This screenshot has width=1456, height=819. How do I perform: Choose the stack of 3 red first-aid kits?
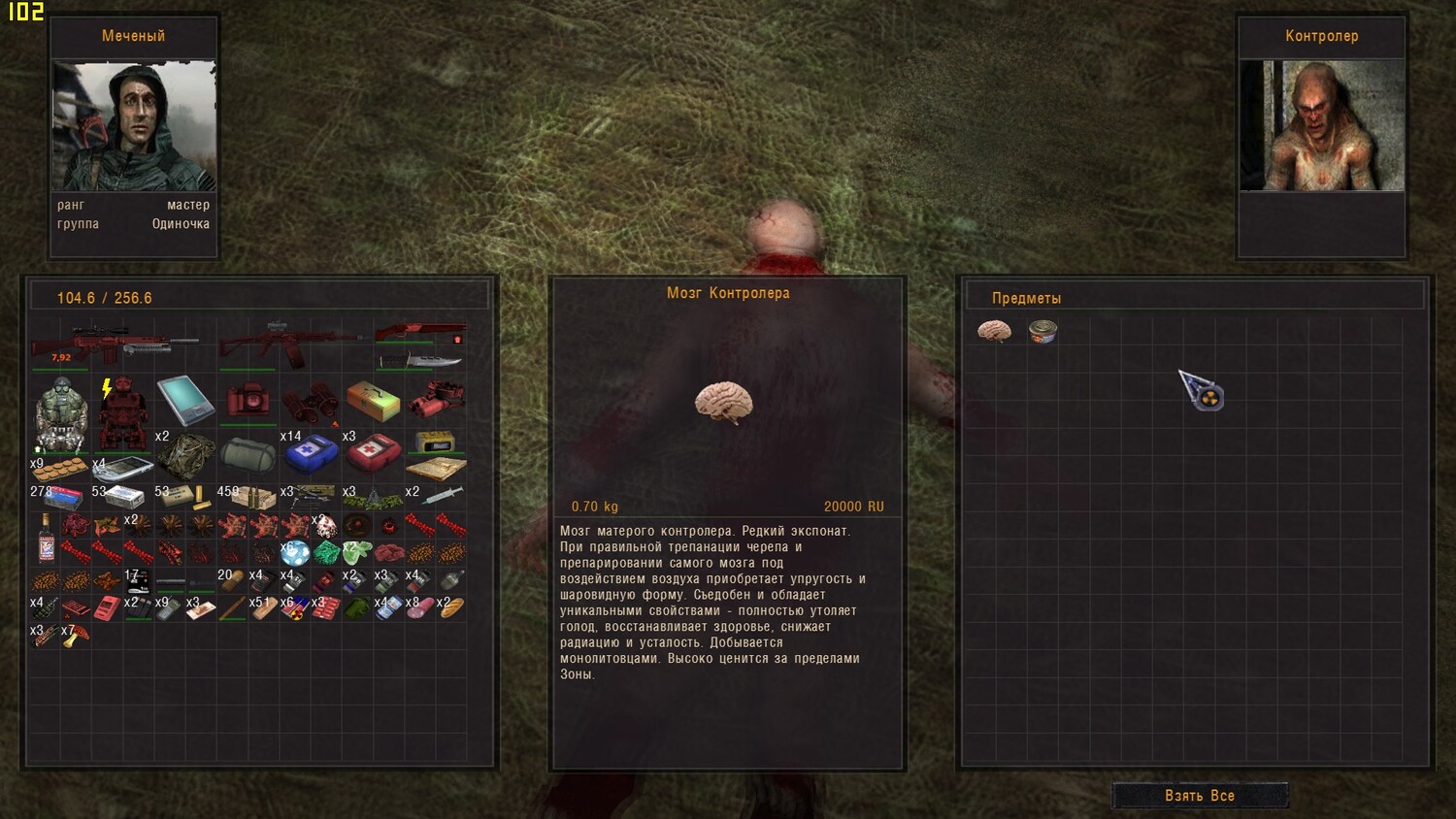click(x=373, y=452)
